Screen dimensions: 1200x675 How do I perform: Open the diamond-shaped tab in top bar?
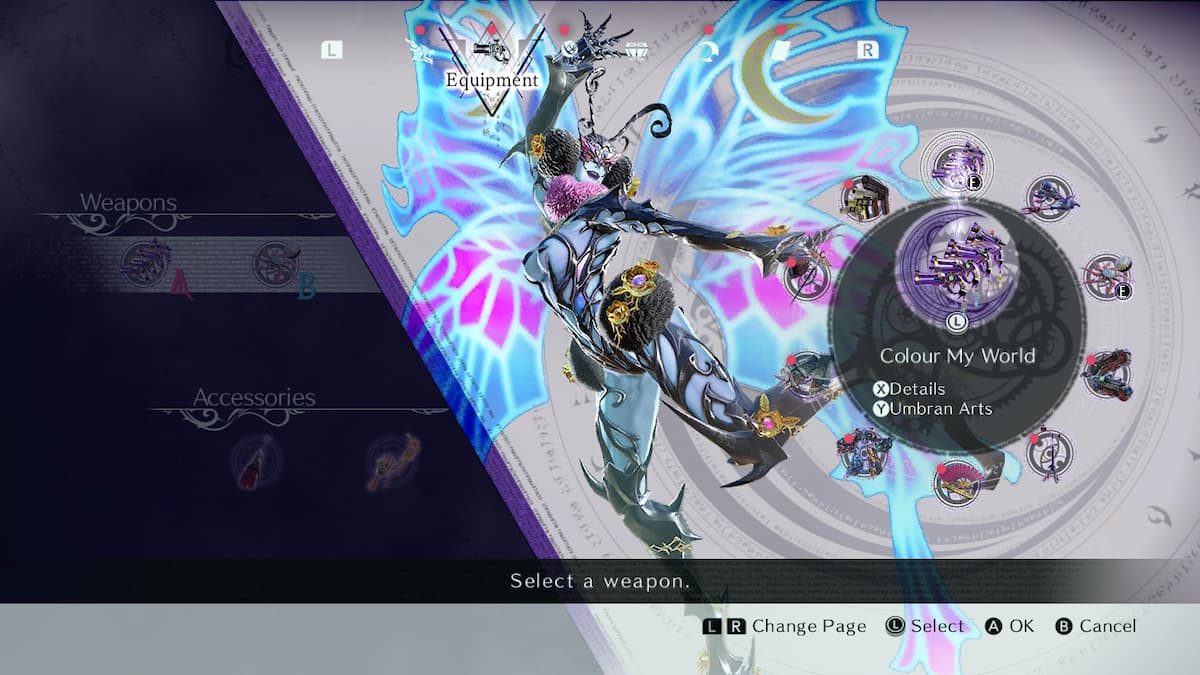634,49
